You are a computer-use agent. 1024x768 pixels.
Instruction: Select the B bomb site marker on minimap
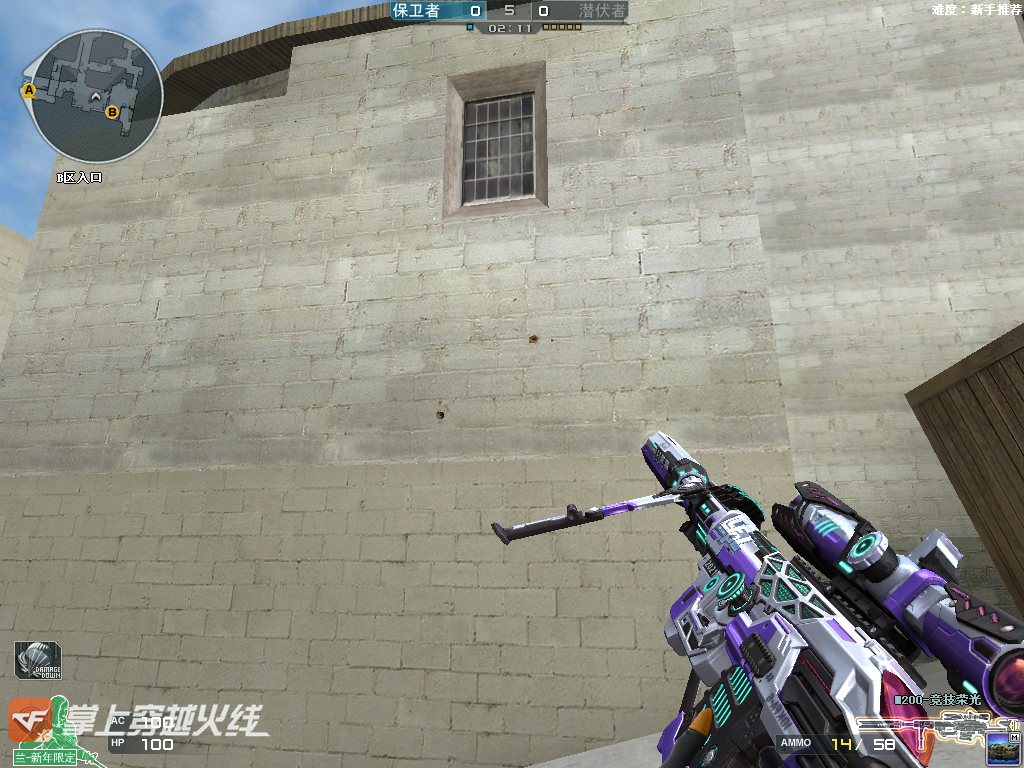click(x=112, y=112)
